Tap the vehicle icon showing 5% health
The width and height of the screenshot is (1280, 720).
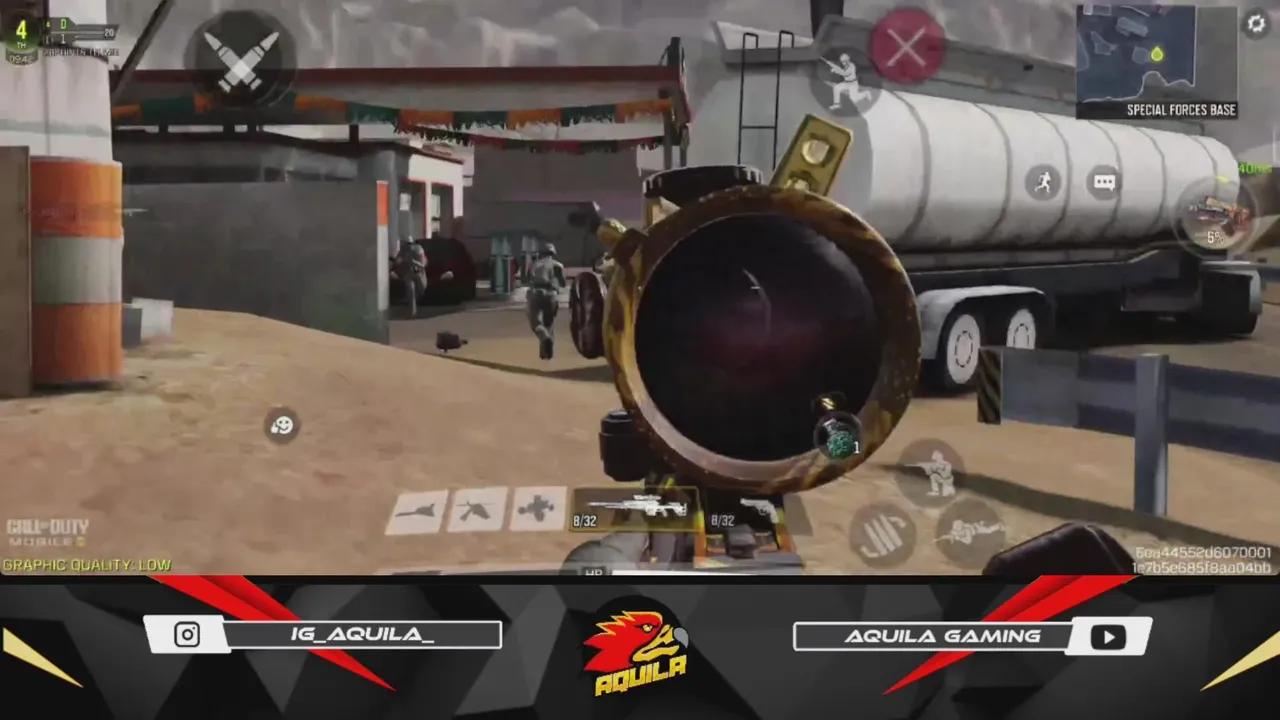[x=1213, y=215]
